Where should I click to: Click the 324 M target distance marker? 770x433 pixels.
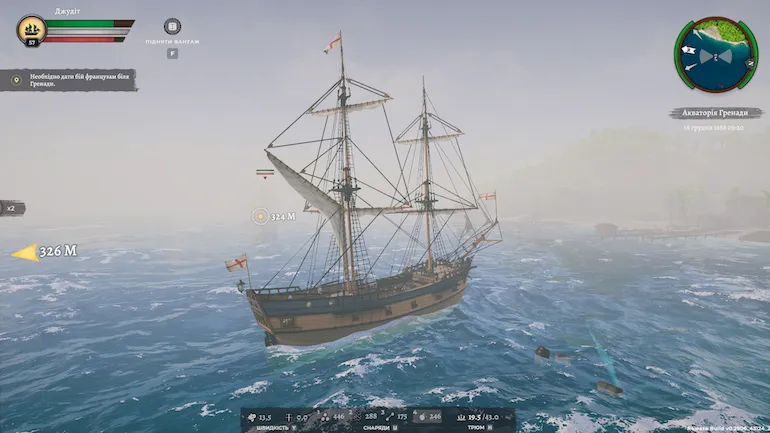[274, 216]
